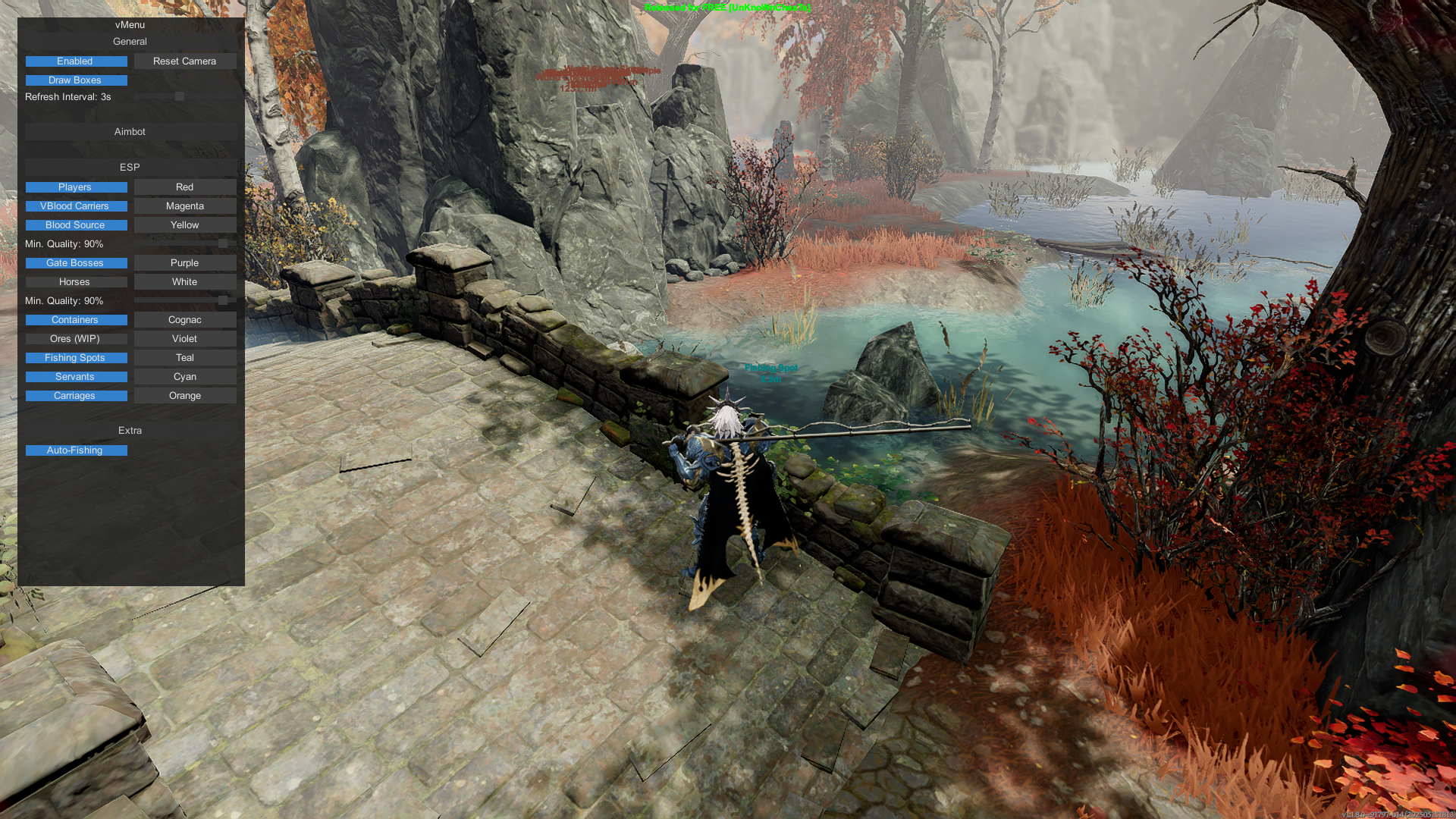This screenshot has height=819, width=1456.
Task: Toggle Players ESP
Action: [x=76, y=187]
